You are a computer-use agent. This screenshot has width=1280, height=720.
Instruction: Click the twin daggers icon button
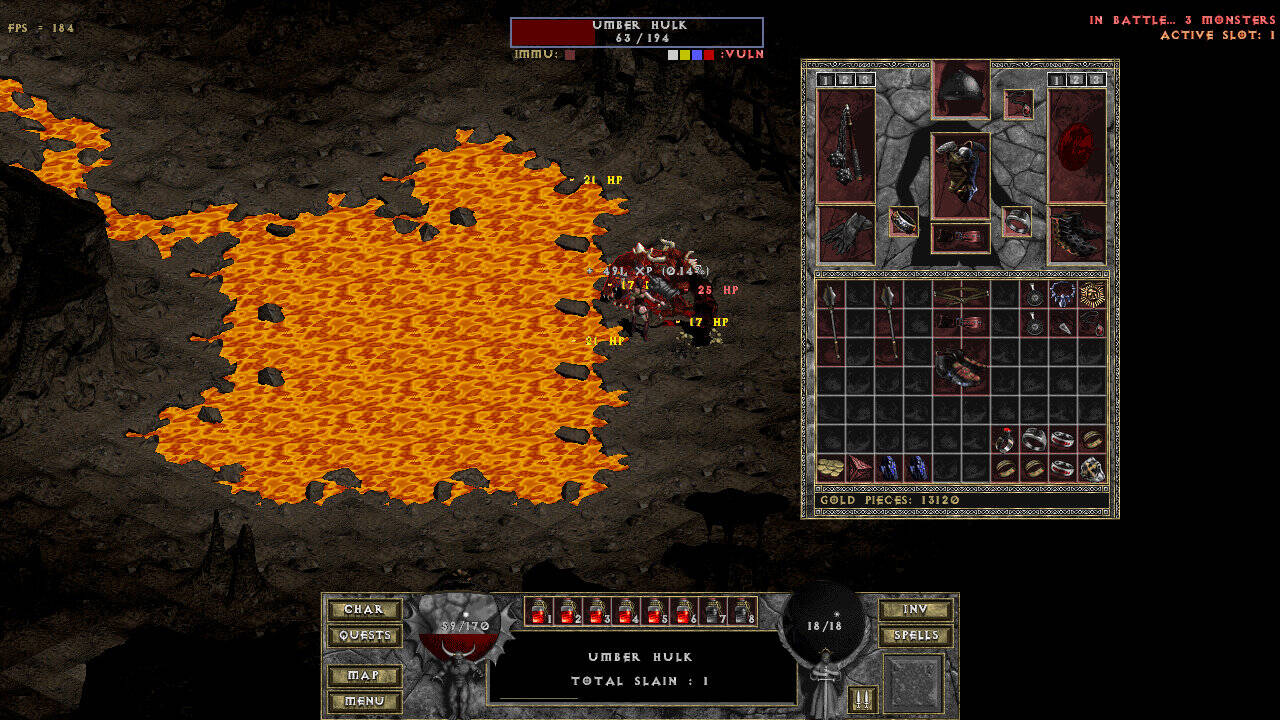click(x=862, y=699)
